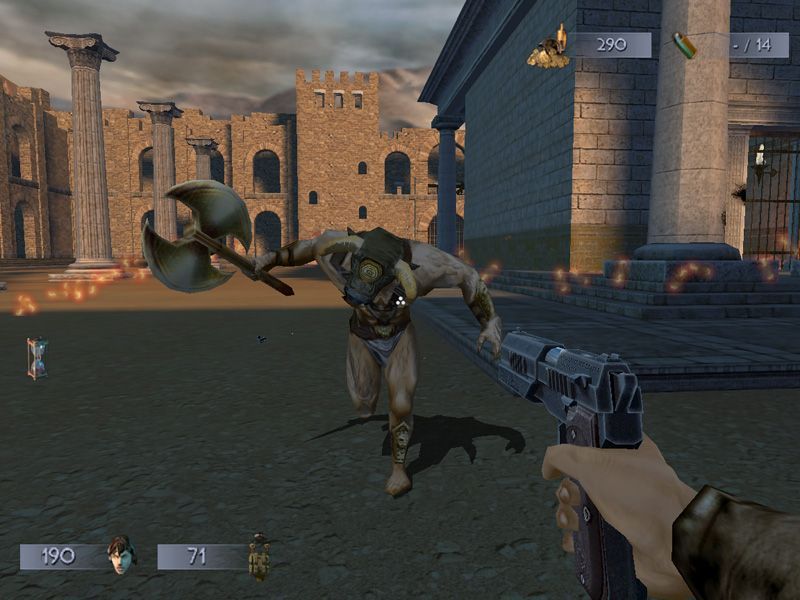
Task: Click the hourglass icon
Action: (x=37, y=358)
